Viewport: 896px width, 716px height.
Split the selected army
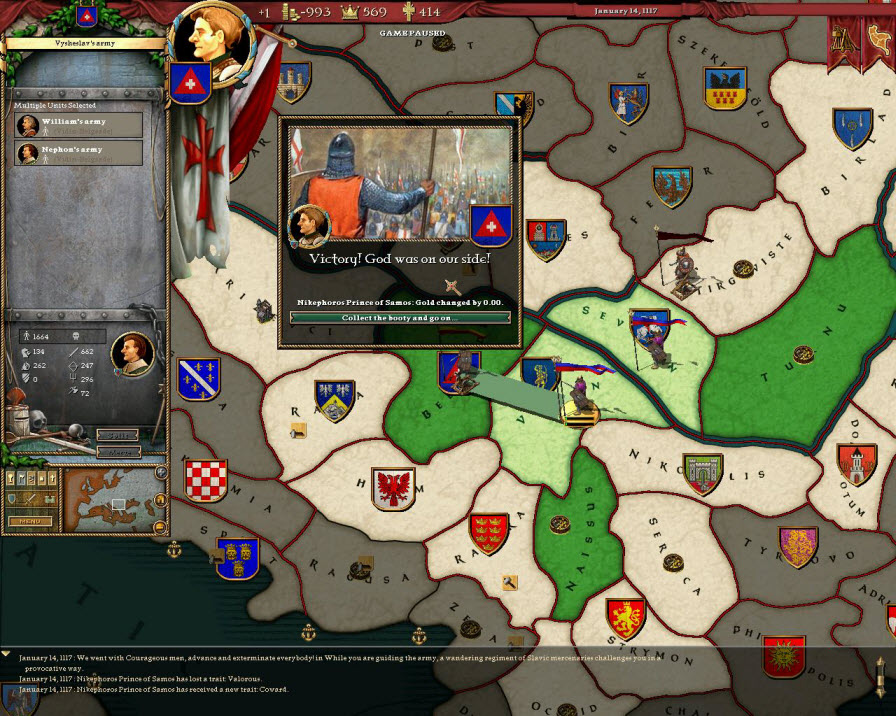(117, 435)
